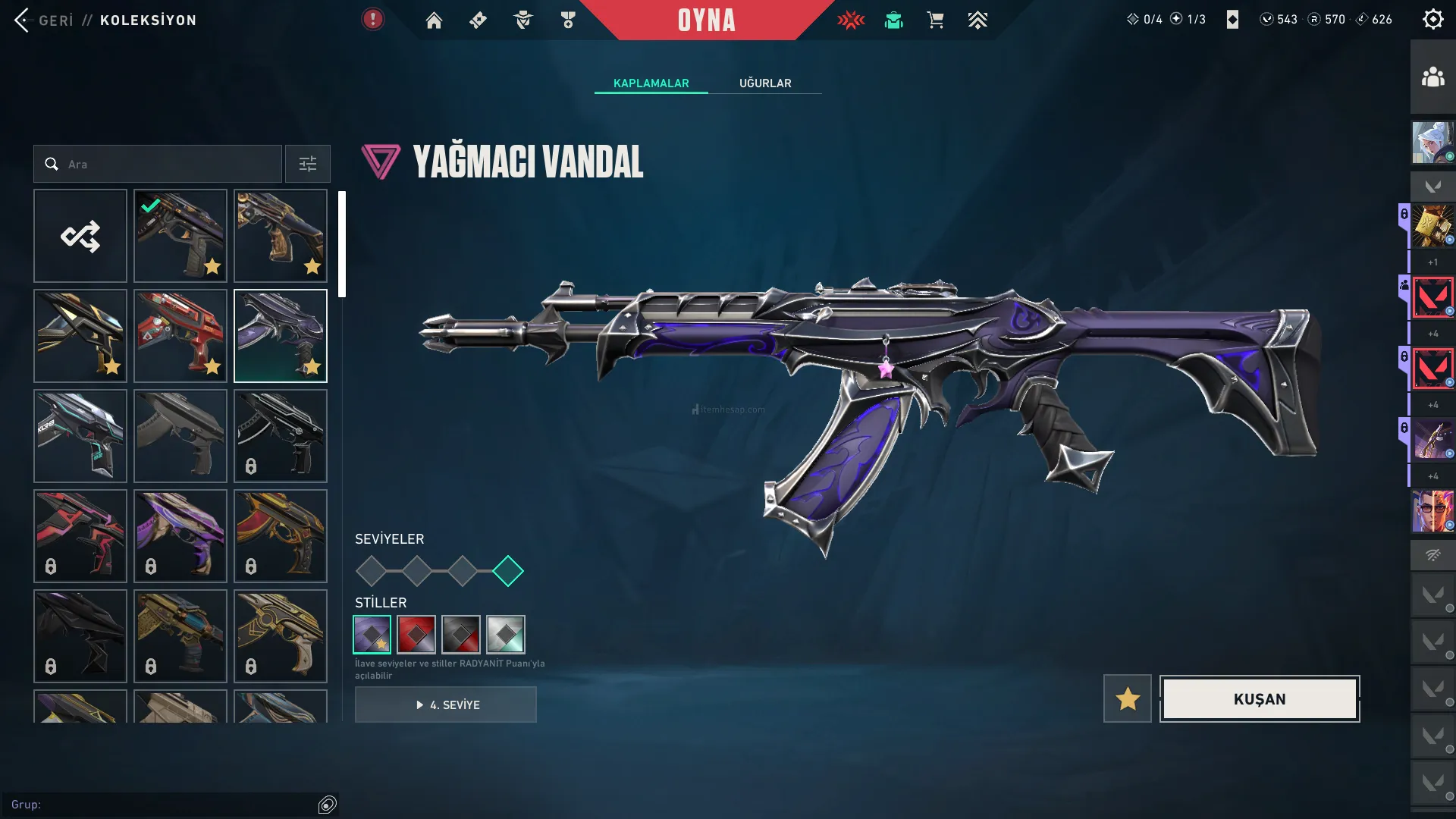1456x819 pixels.
Task: Open the store cart icon
Action: pyautogui.click(x=935, y=20)
